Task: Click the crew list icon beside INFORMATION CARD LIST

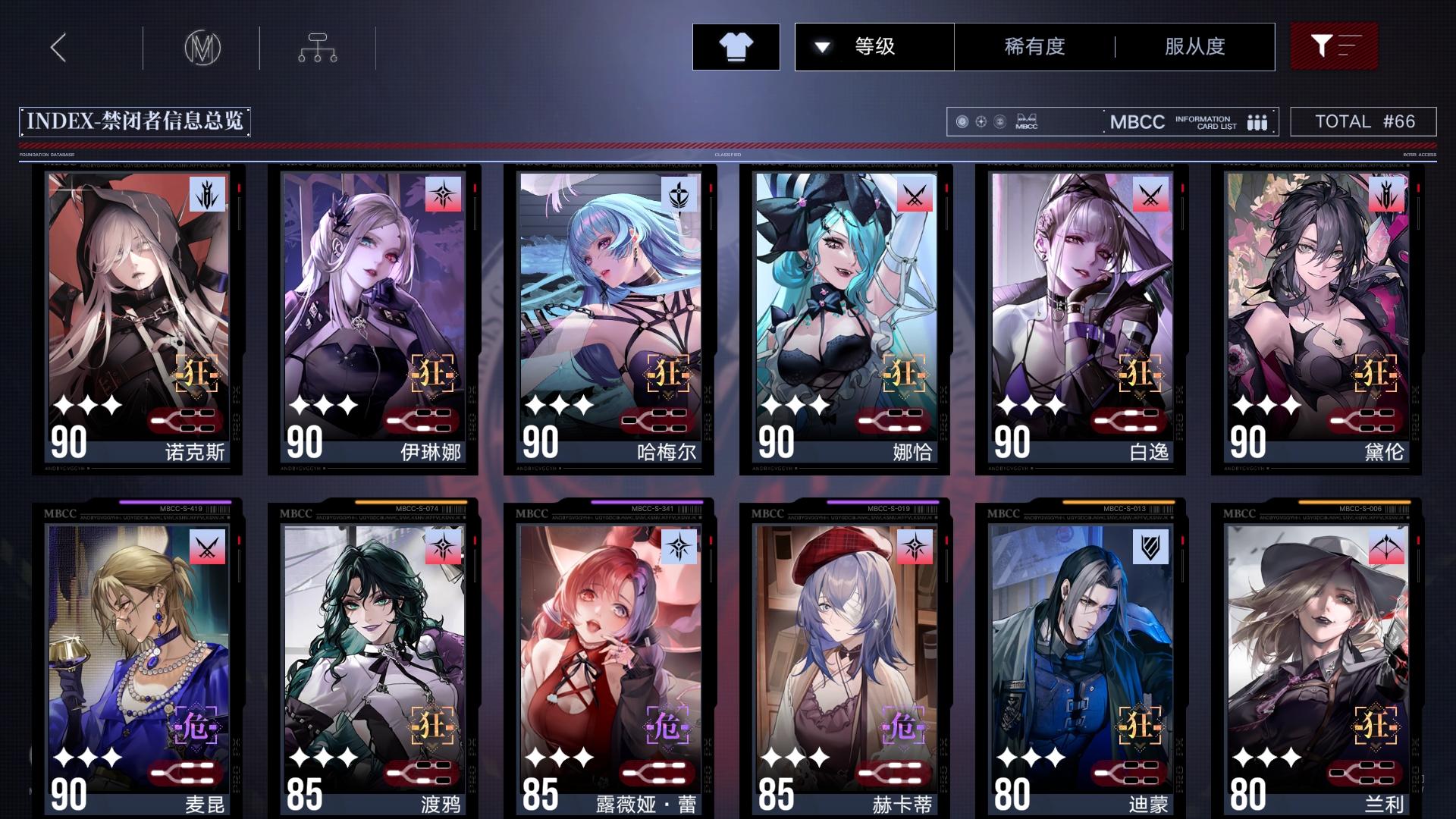Action: tap(1258, 121)
